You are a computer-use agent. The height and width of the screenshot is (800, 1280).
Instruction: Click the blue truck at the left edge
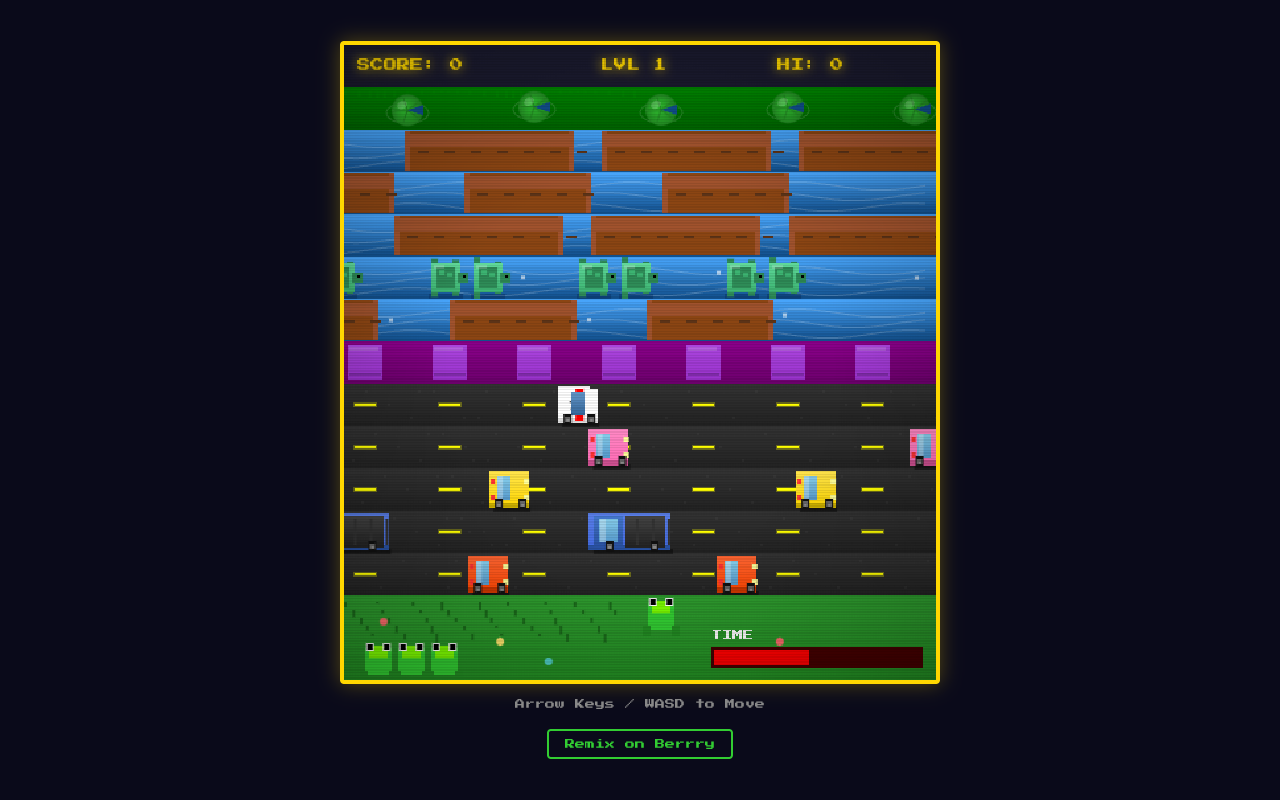[365, 532]
